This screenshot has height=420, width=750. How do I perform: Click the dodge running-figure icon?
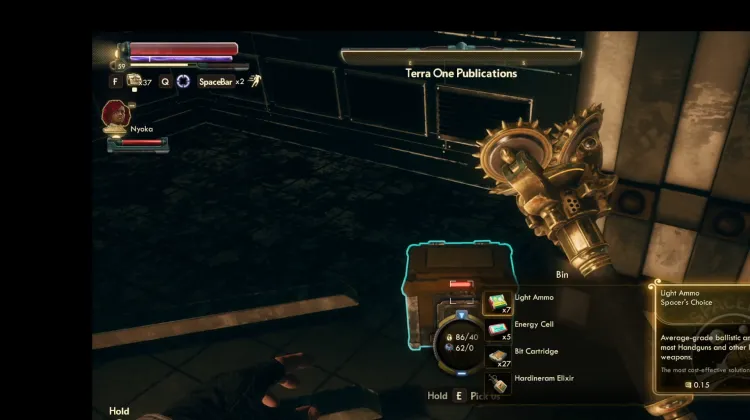coord(255,81)
